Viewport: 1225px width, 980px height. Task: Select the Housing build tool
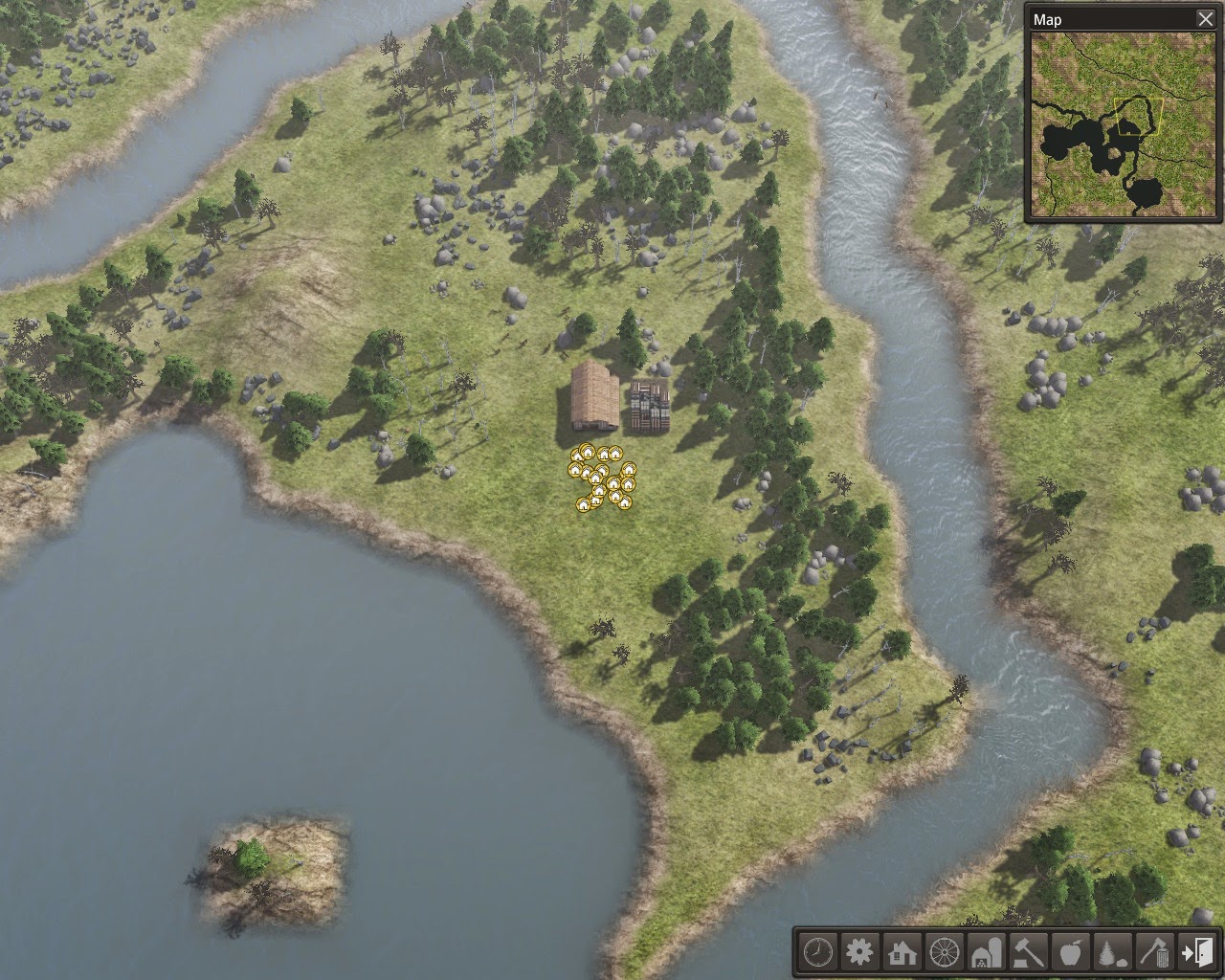[900, 953]
